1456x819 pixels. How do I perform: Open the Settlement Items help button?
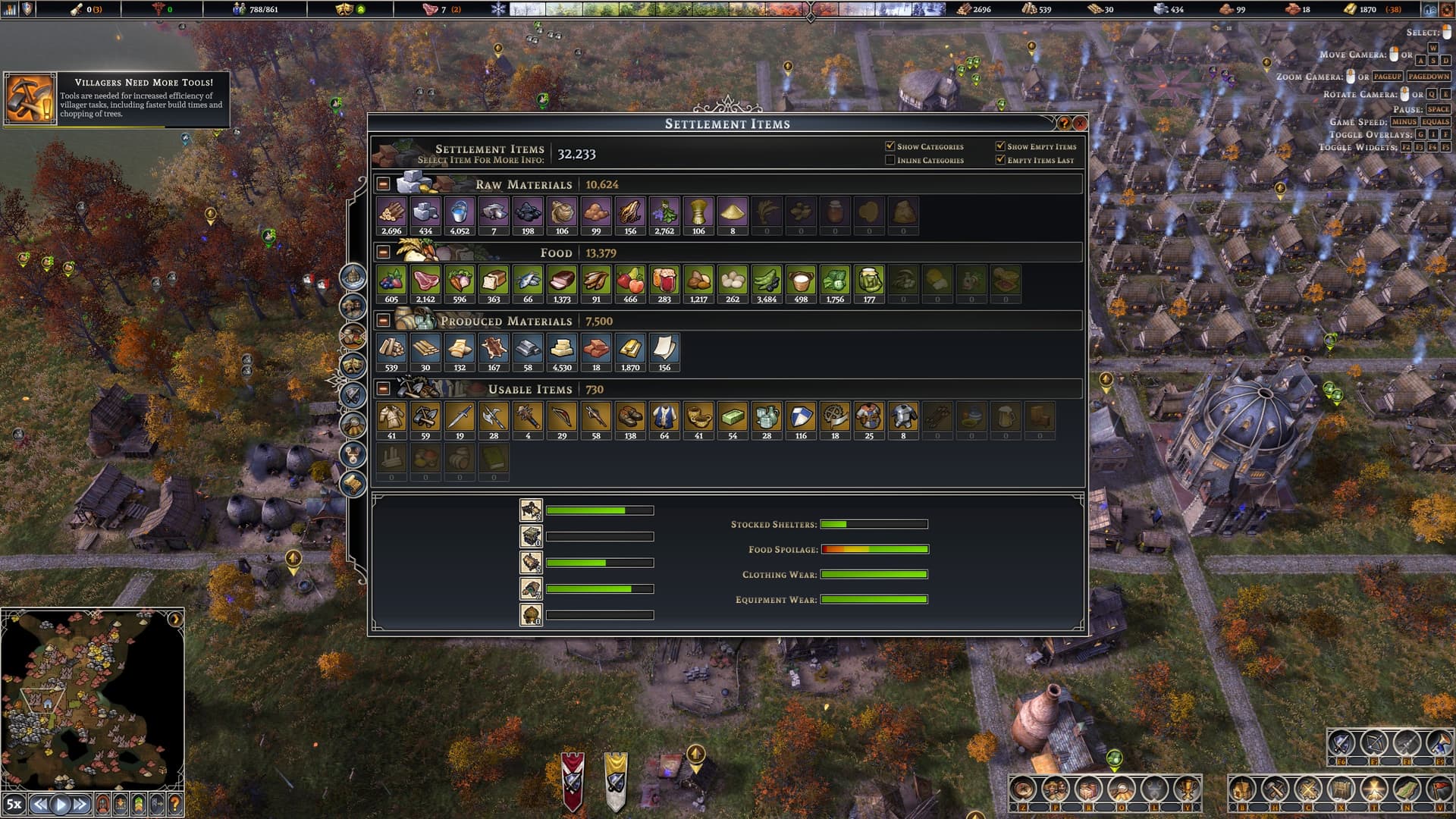tap(1063, 123)
